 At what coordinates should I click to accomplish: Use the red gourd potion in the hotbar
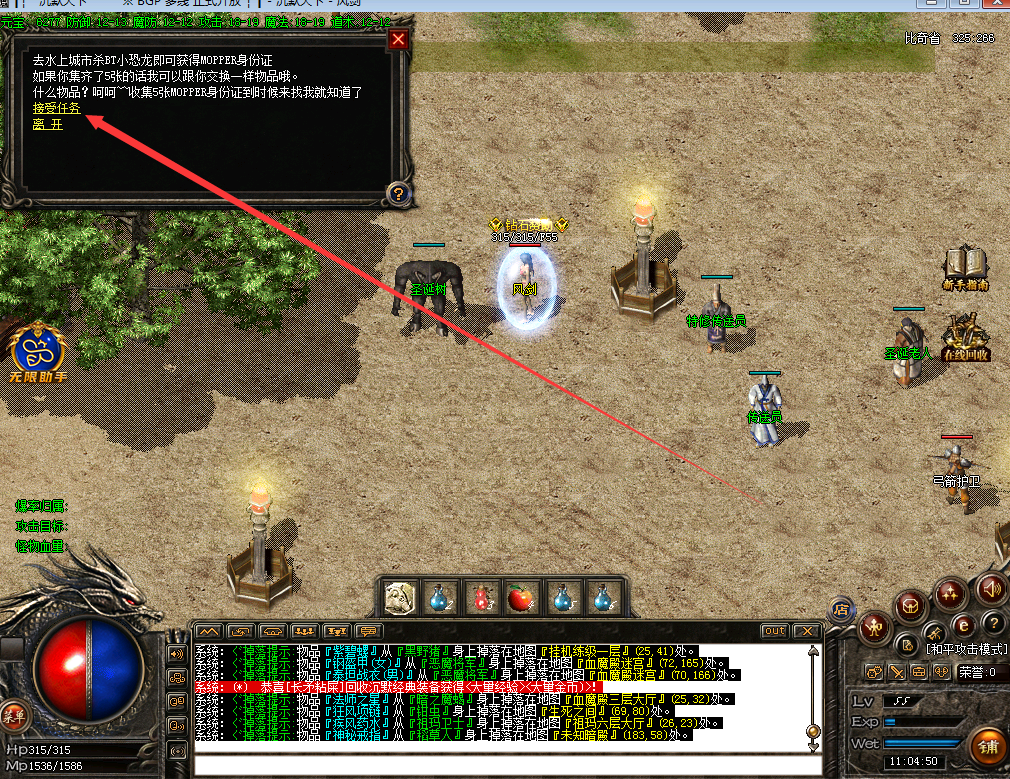481,598
